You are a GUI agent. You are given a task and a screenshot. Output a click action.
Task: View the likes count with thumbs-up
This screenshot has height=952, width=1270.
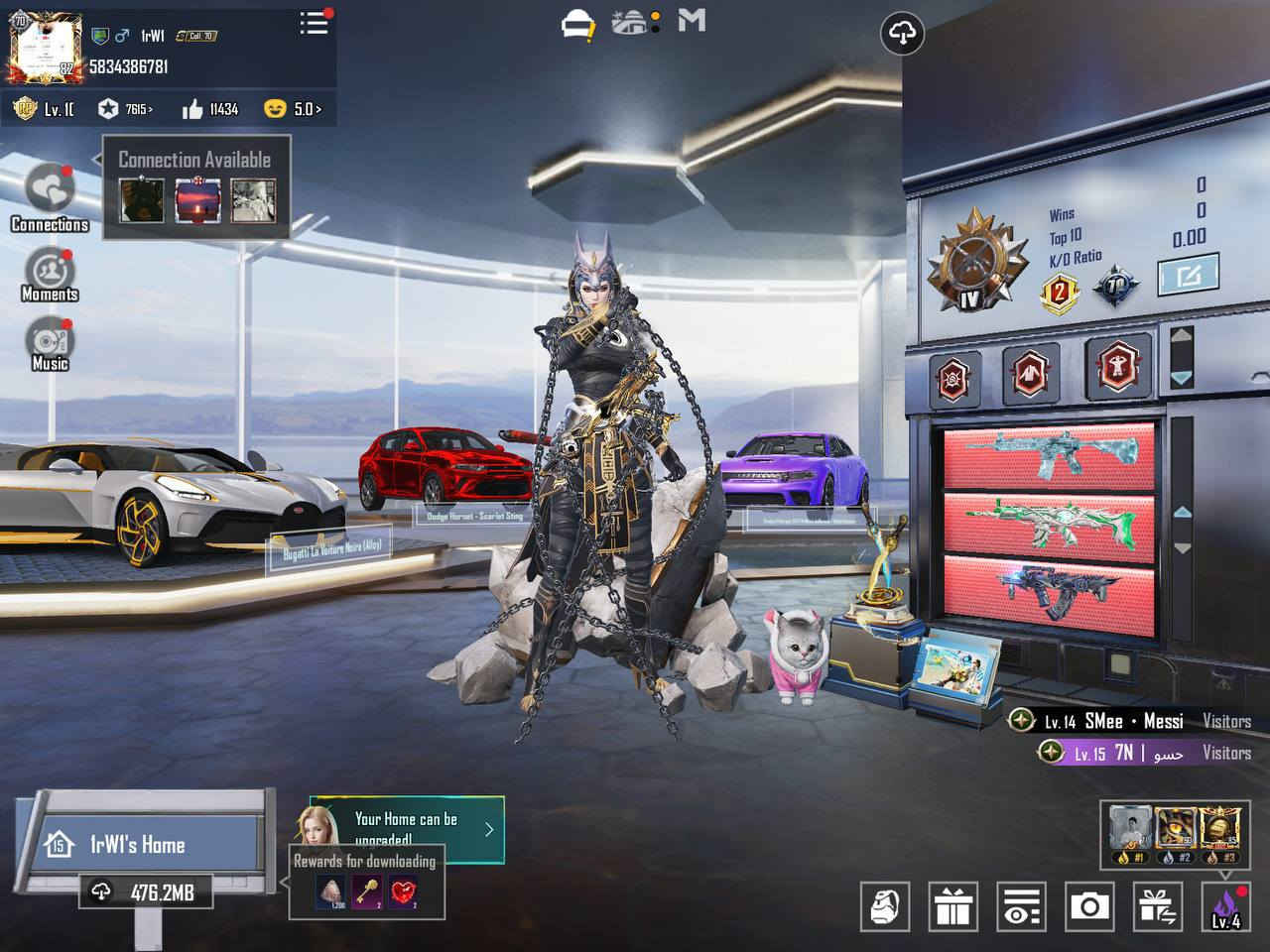click(210, 109)
